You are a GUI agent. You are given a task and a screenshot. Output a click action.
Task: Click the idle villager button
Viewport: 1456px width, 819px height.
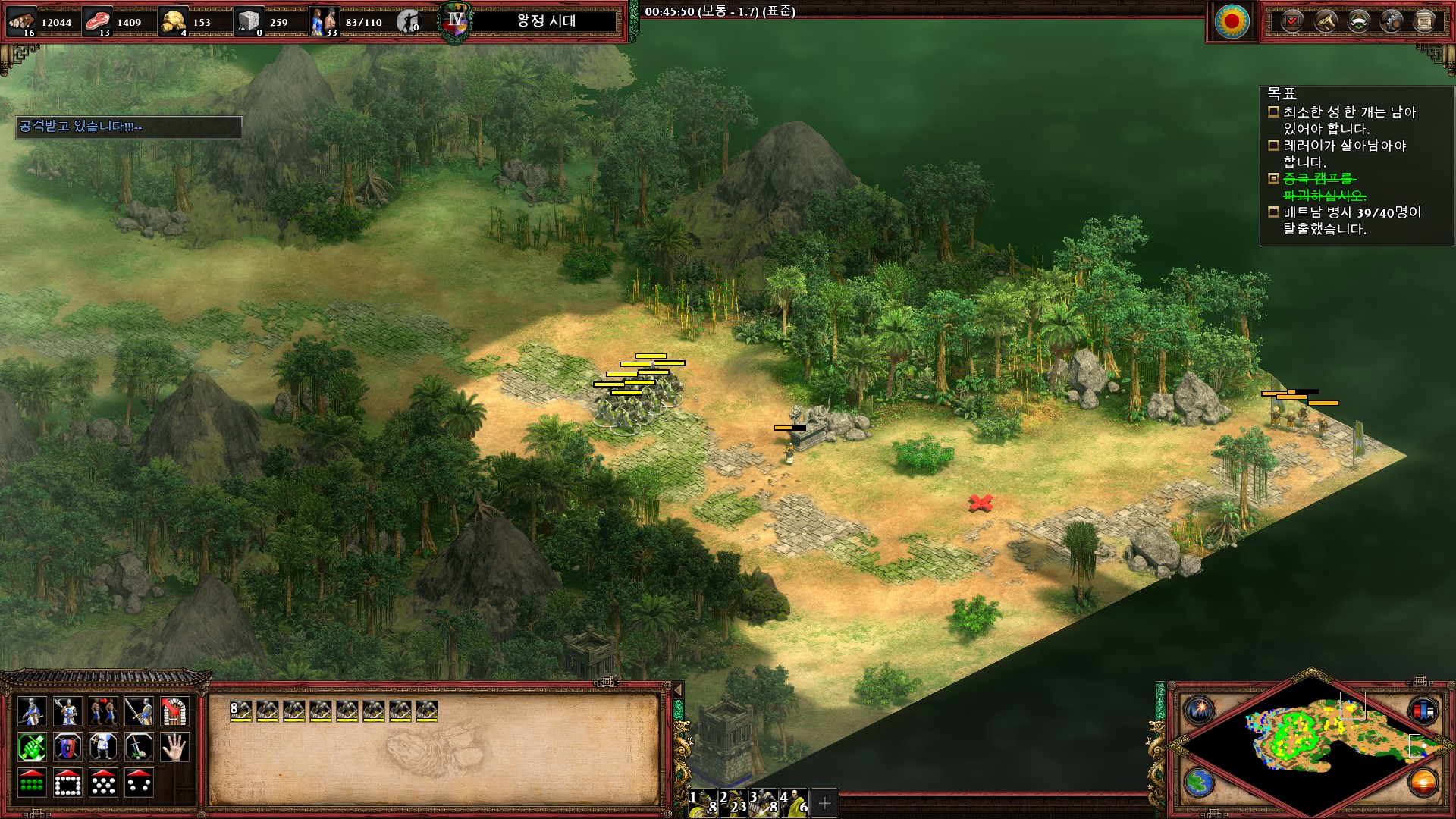pos(409,21)
